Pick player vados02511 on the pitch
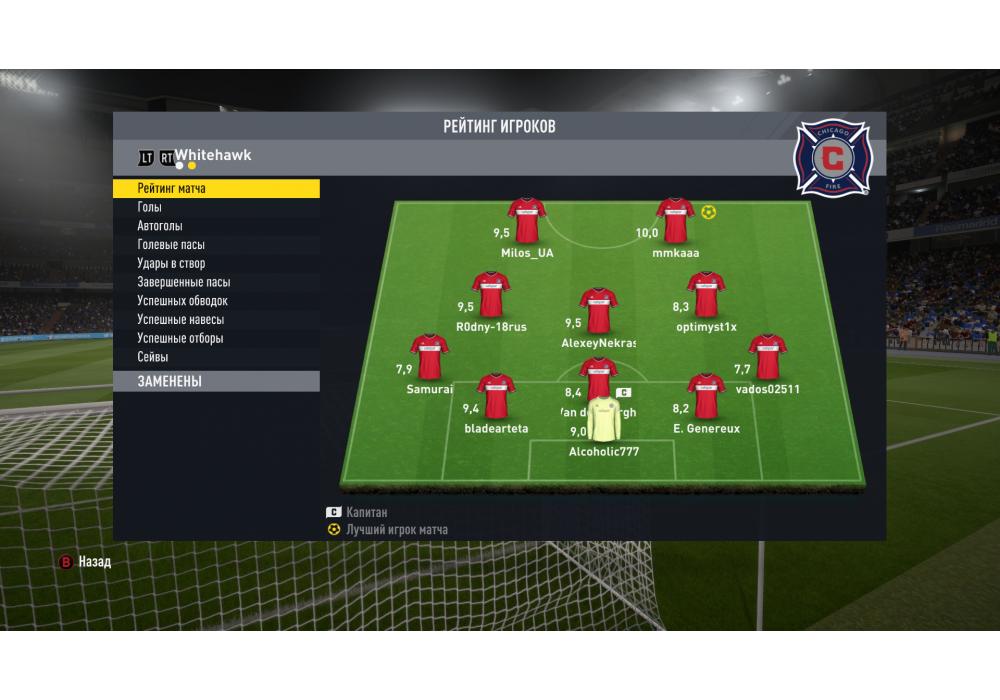Screen dimensions: 1000x700 point(767,358)
